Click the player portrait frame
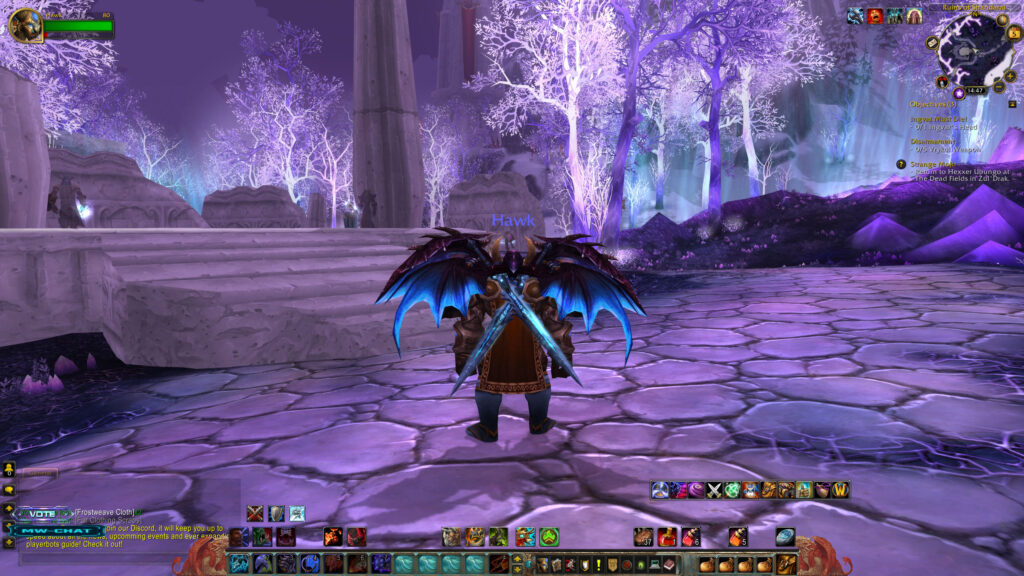Screen dimensions: 1024x576 (25, 24)
